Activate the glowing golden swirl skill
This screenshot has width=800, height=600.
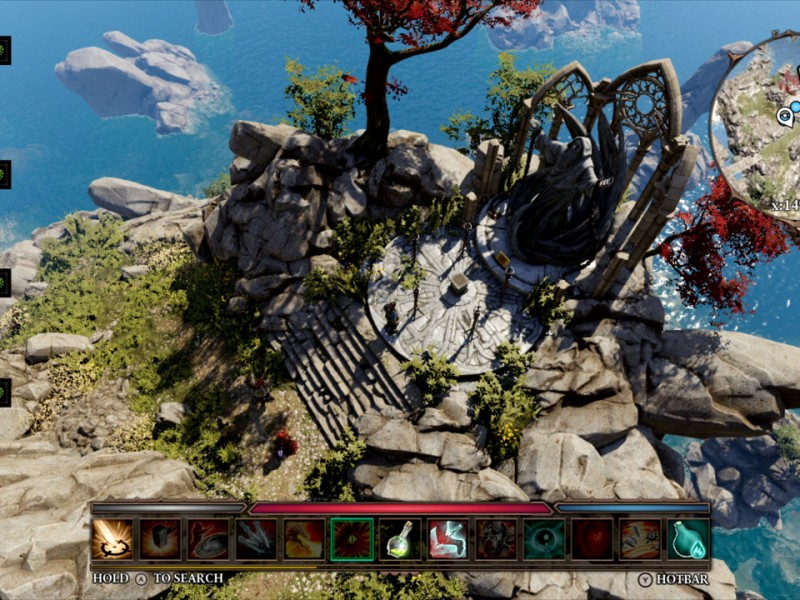pyautogui.click(x=112, y=539)
